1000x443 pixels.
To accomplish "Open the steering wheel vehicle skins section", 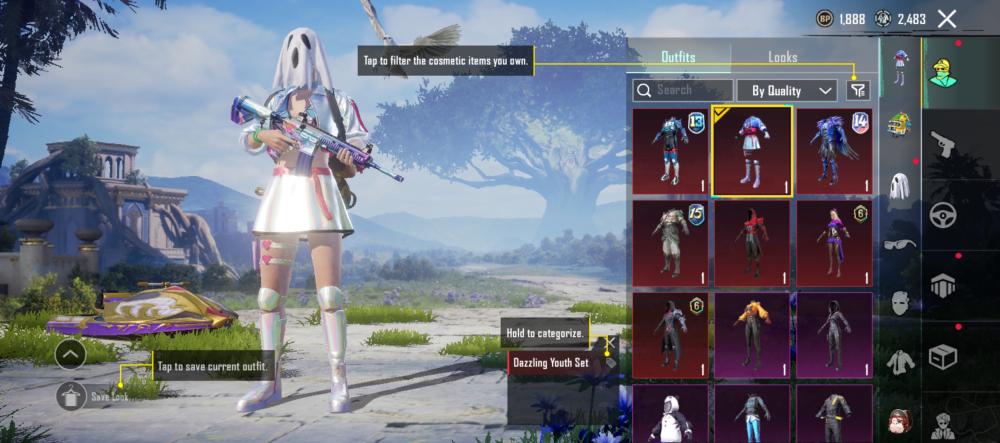I will click(942, 215).
